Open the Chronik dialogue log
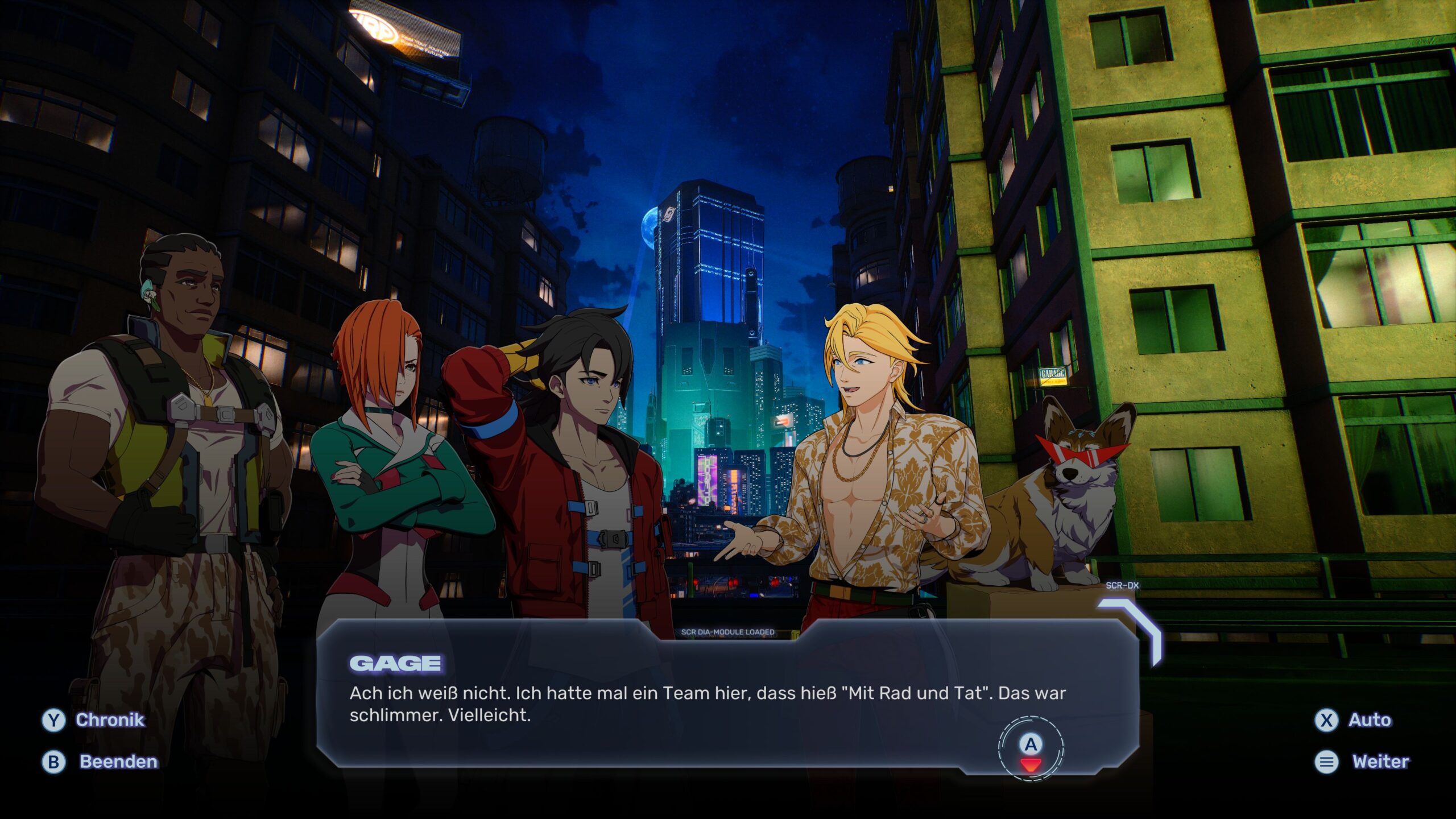This screenshot has width=1456, height=819. coord(94,720)
